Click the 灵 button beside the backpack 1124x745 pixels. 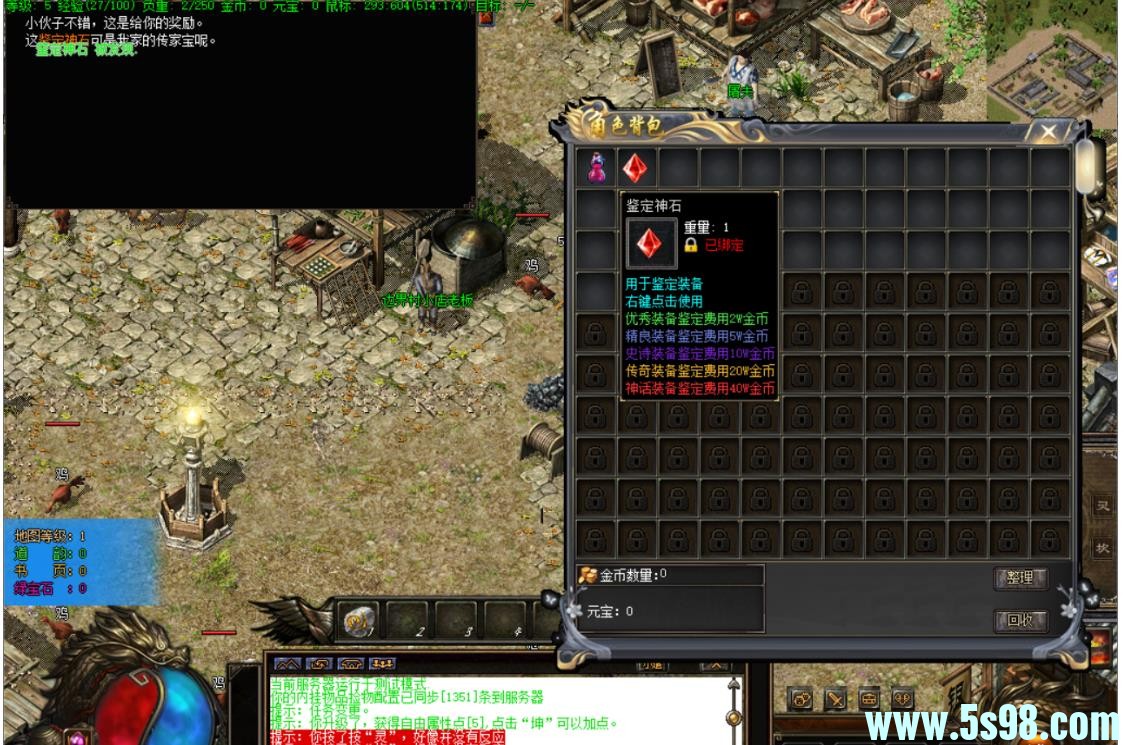1102,507
